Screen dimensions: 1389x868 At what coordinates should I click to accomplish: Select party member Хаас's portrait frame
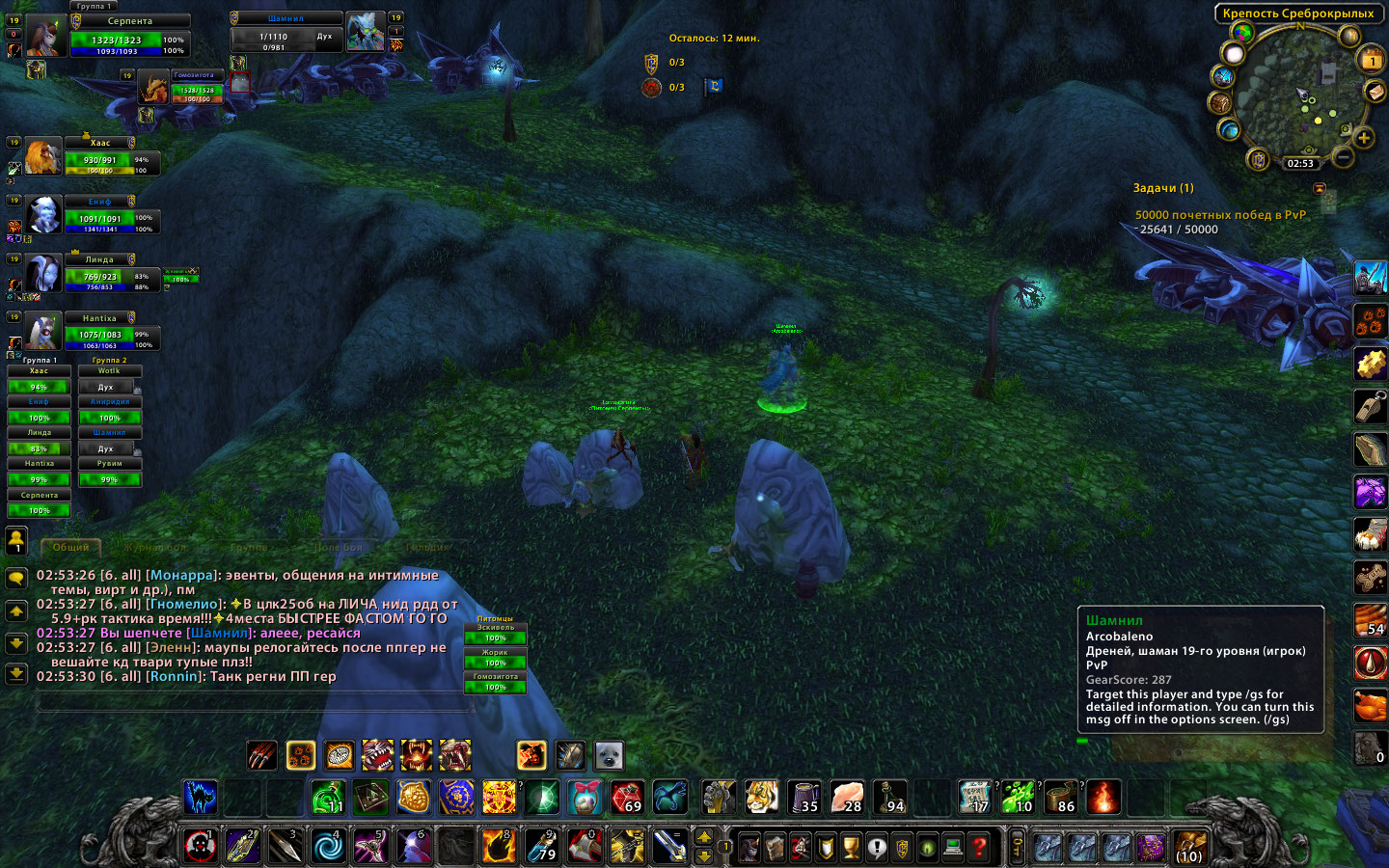pos(42,157)
